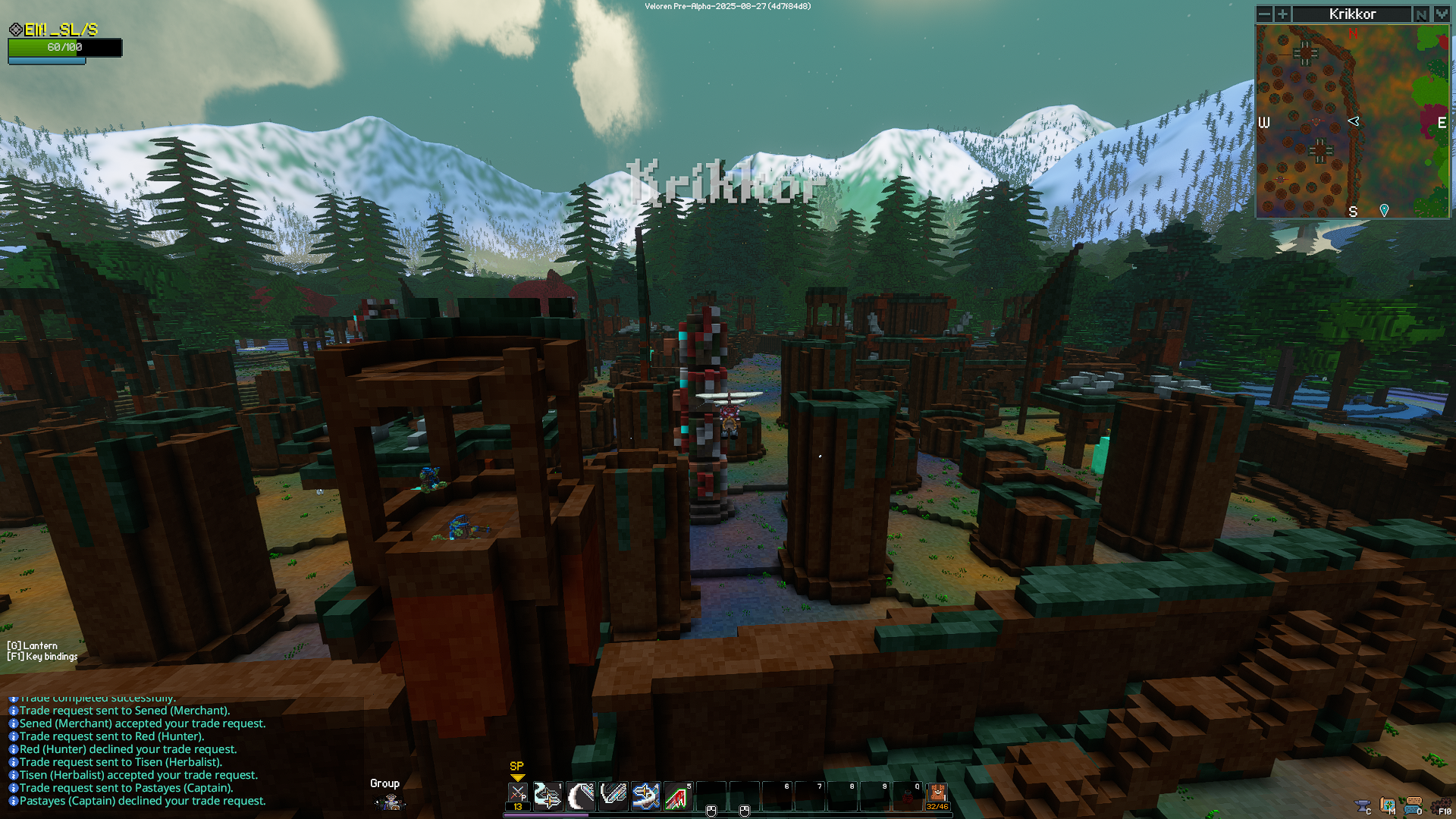1456x819 pixels.
Task: Toggle the minimap north-lock N button
Action: point(1421,14)
